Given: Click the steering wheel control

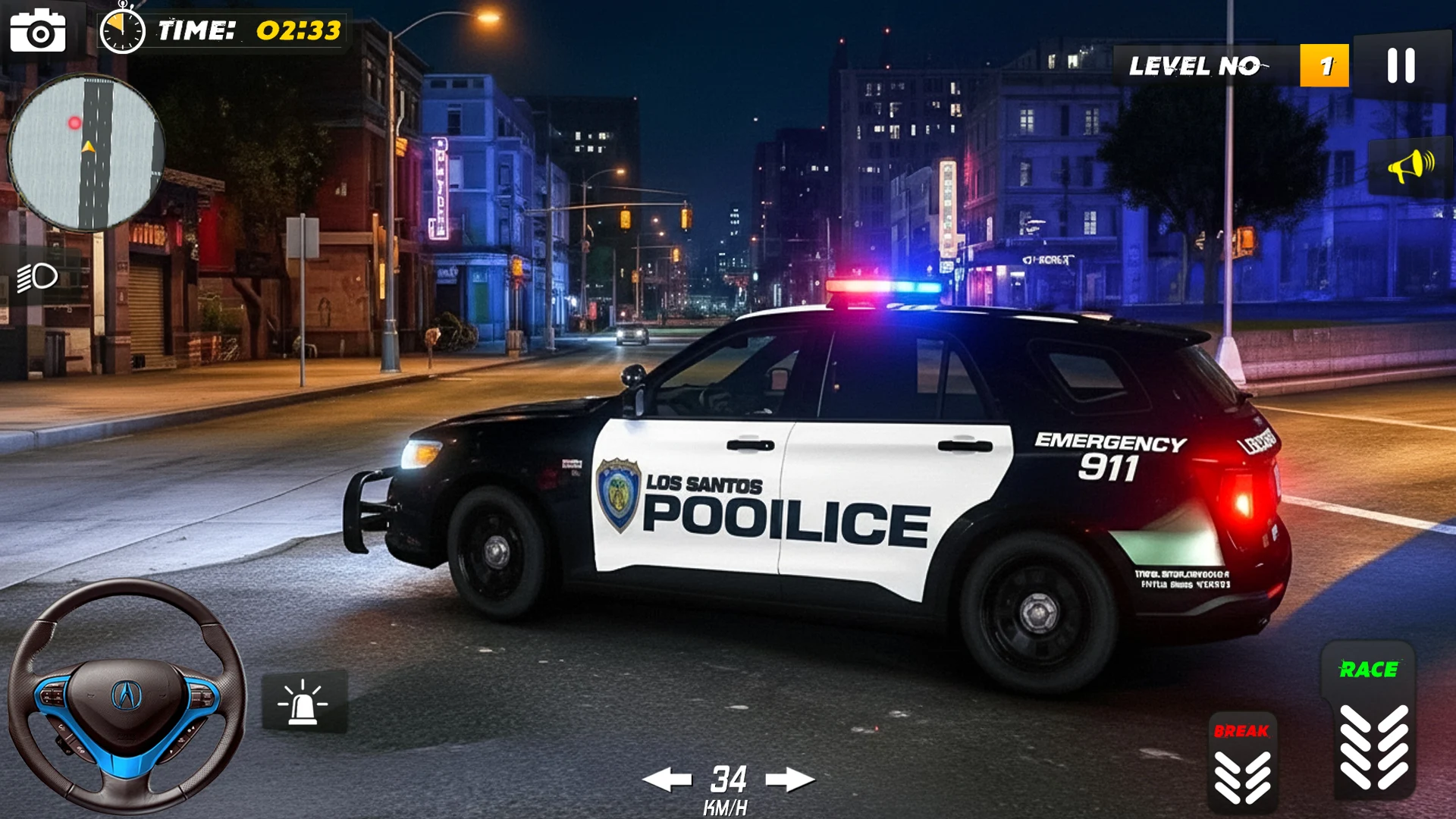Looking at the screenshot, I should (127, 695).
